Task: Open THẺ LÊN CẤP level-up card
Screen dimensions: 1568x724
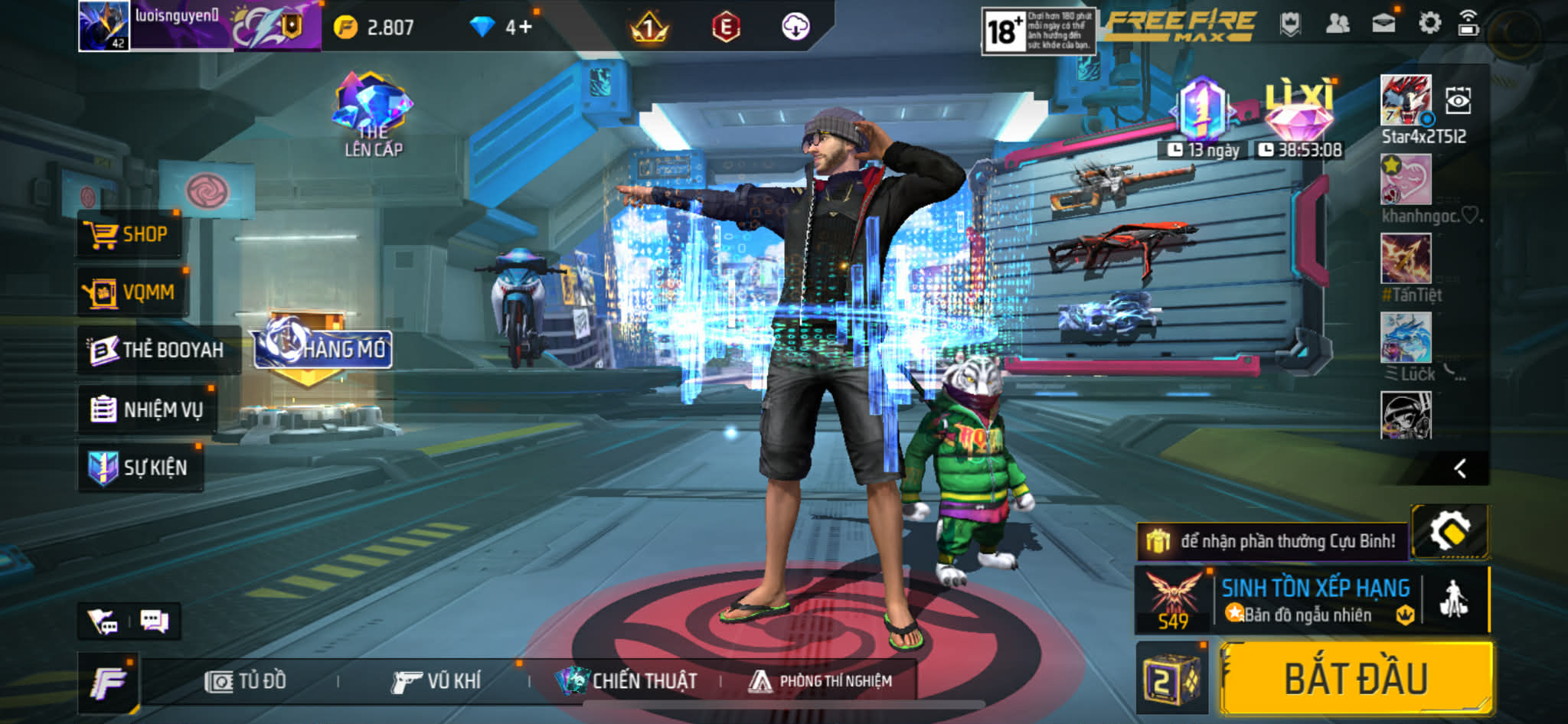Action: pos(373,115)
